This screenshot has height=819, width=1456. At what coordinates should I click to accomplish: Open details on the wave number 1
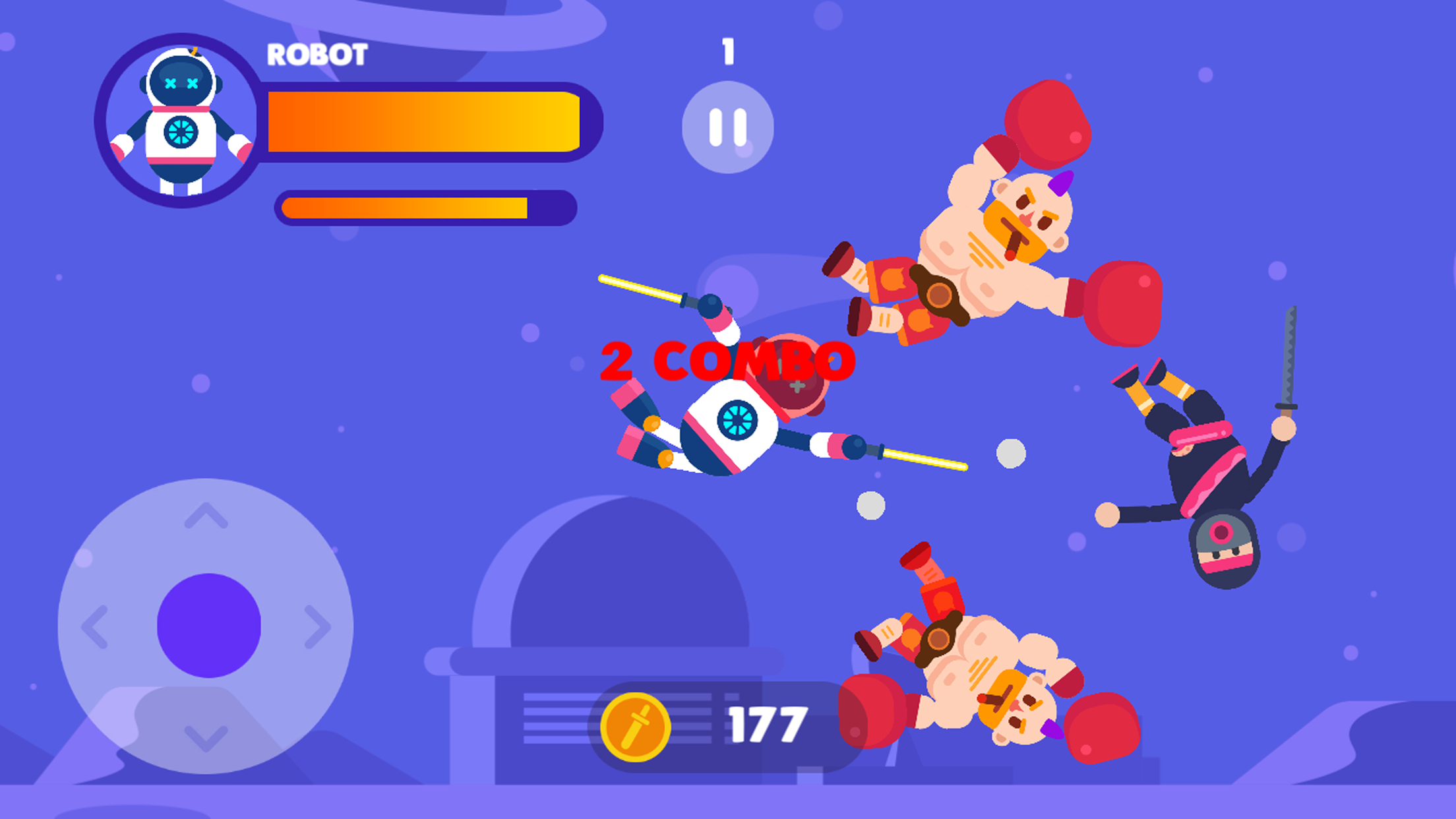pos(727,53)
